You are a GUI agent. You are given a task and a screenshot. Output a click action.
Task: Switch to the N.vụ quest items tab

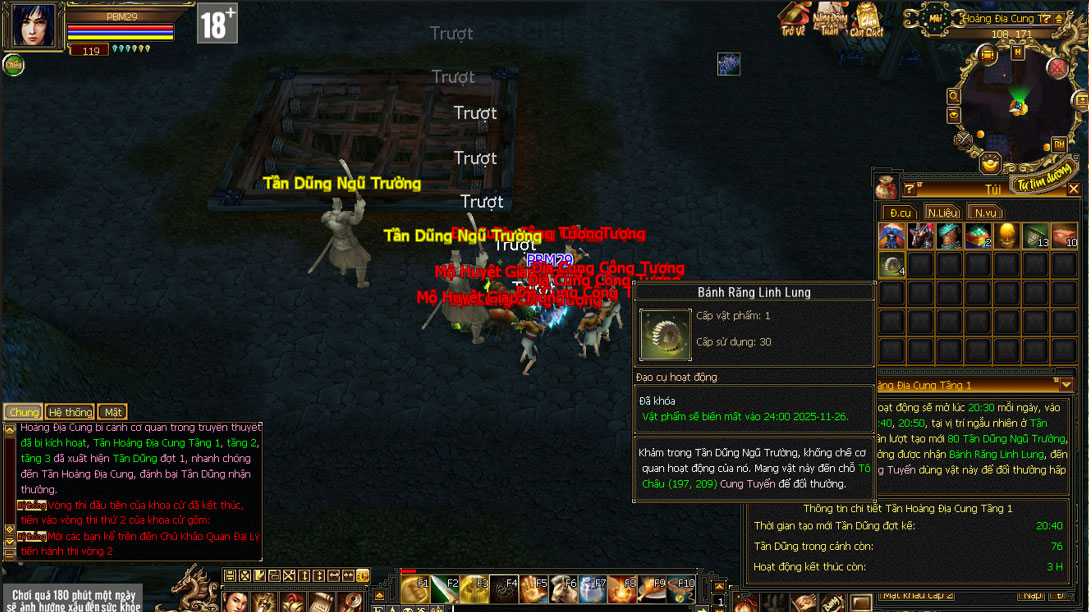[985, 212]
